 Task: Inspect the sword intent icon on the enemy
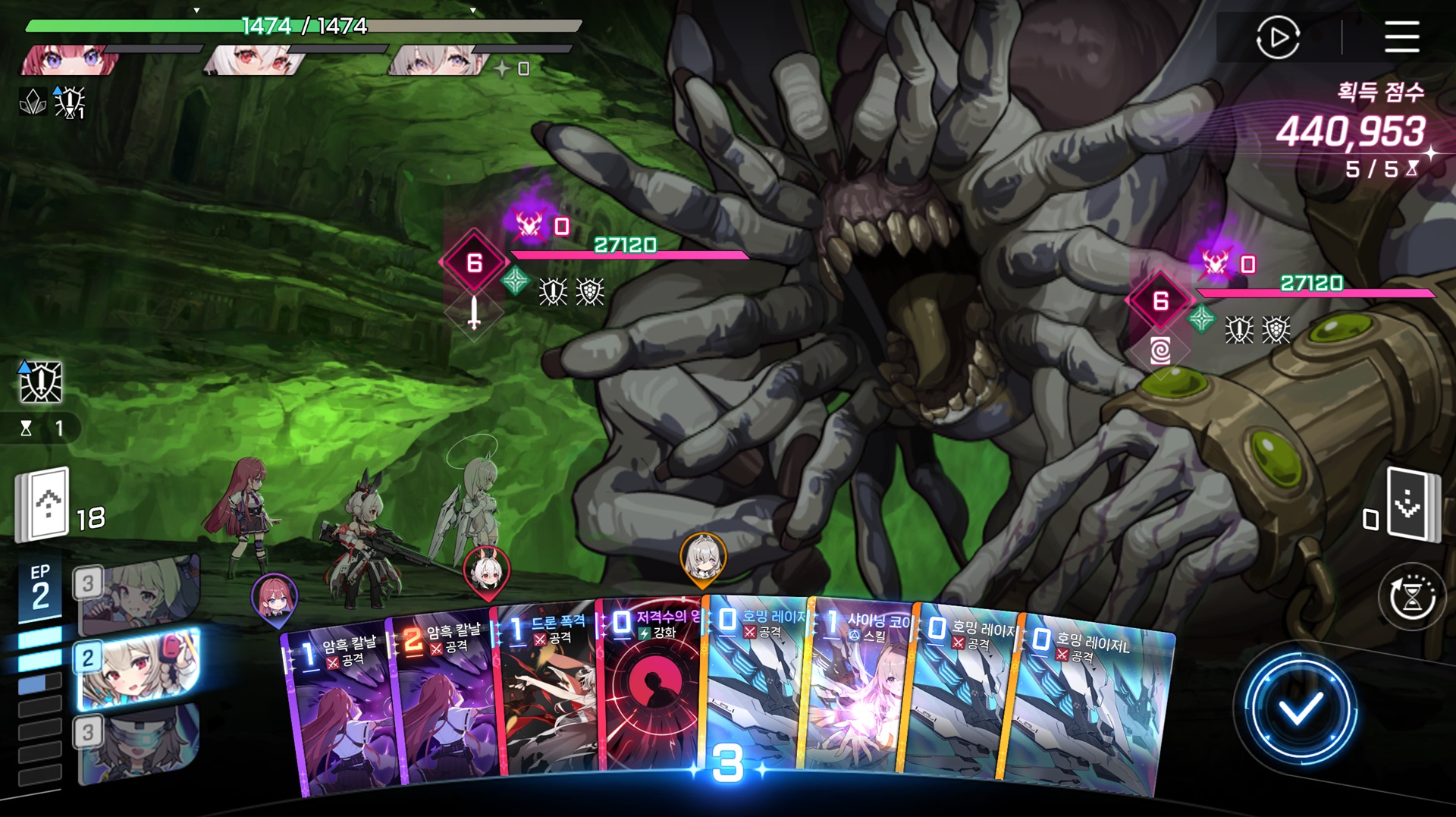click(x=474, y=312)
